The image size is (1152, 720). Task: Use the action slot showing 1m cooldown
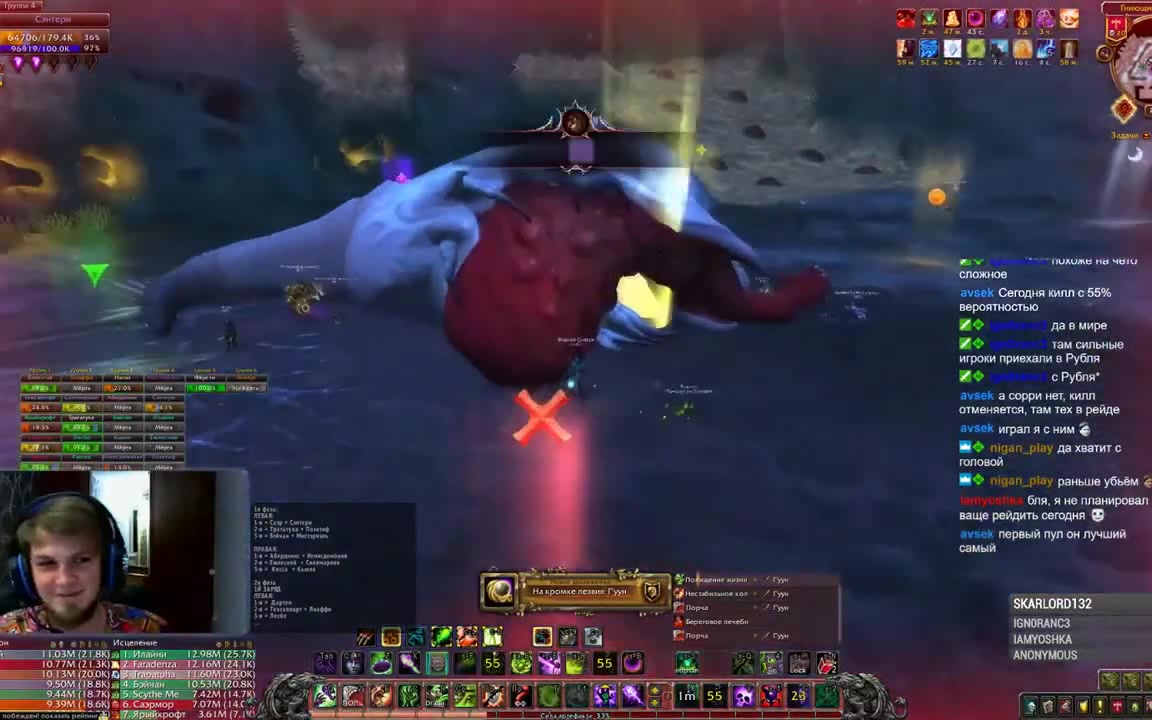686,696
